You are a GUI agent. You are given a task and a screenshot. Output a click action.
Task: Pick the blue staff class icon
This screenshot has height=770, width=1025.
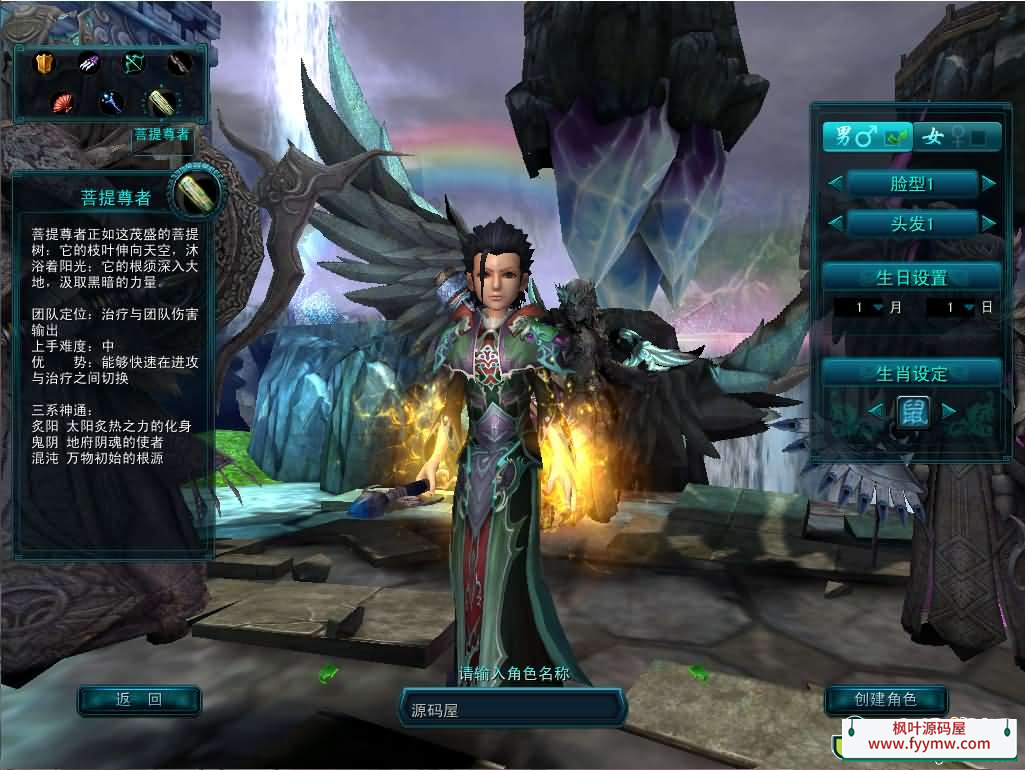(110, 101)
